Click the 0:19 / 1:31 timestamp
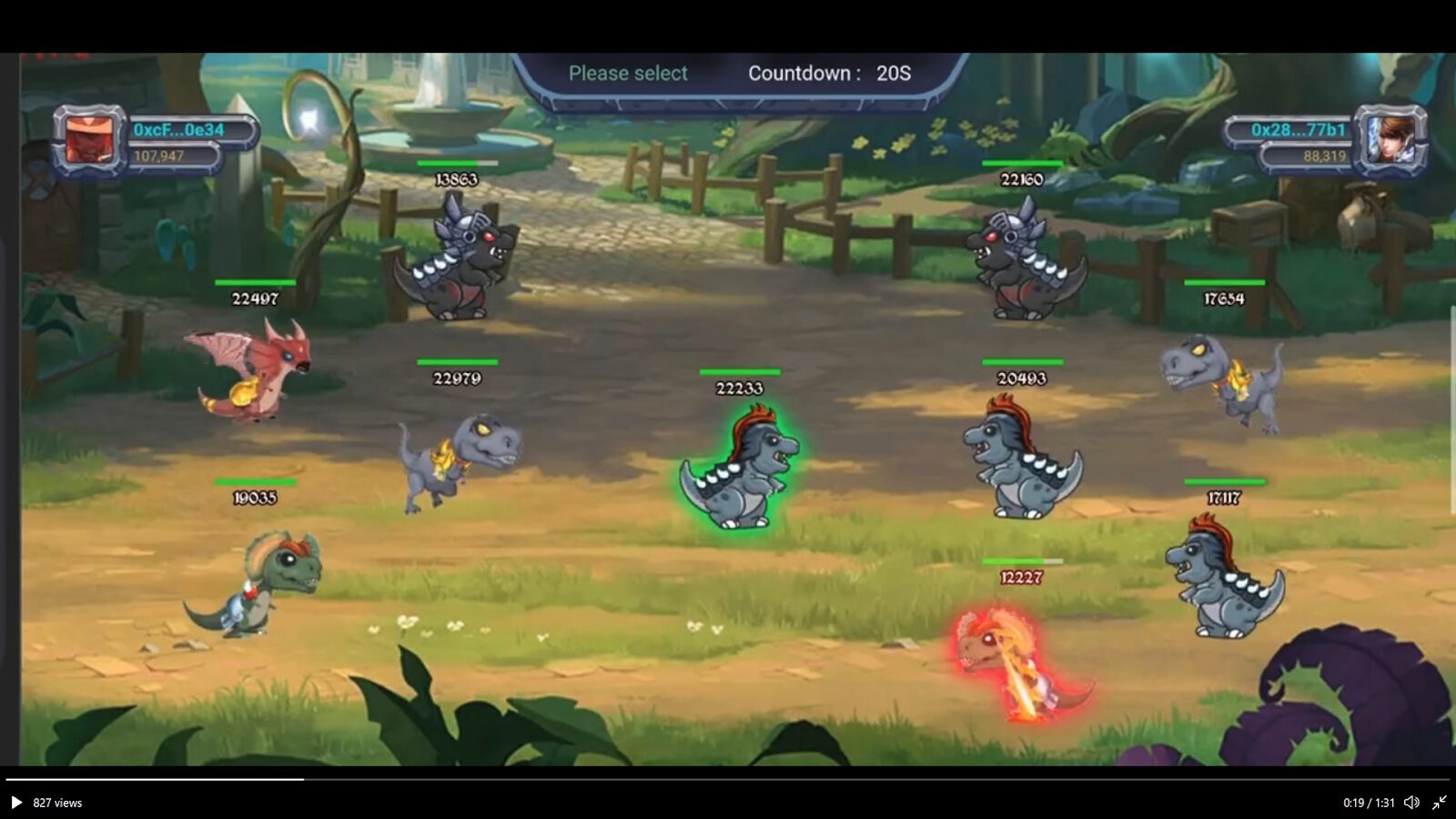Image resolution: width=1456 pixels, height=819 pixels. [1367, 803]
